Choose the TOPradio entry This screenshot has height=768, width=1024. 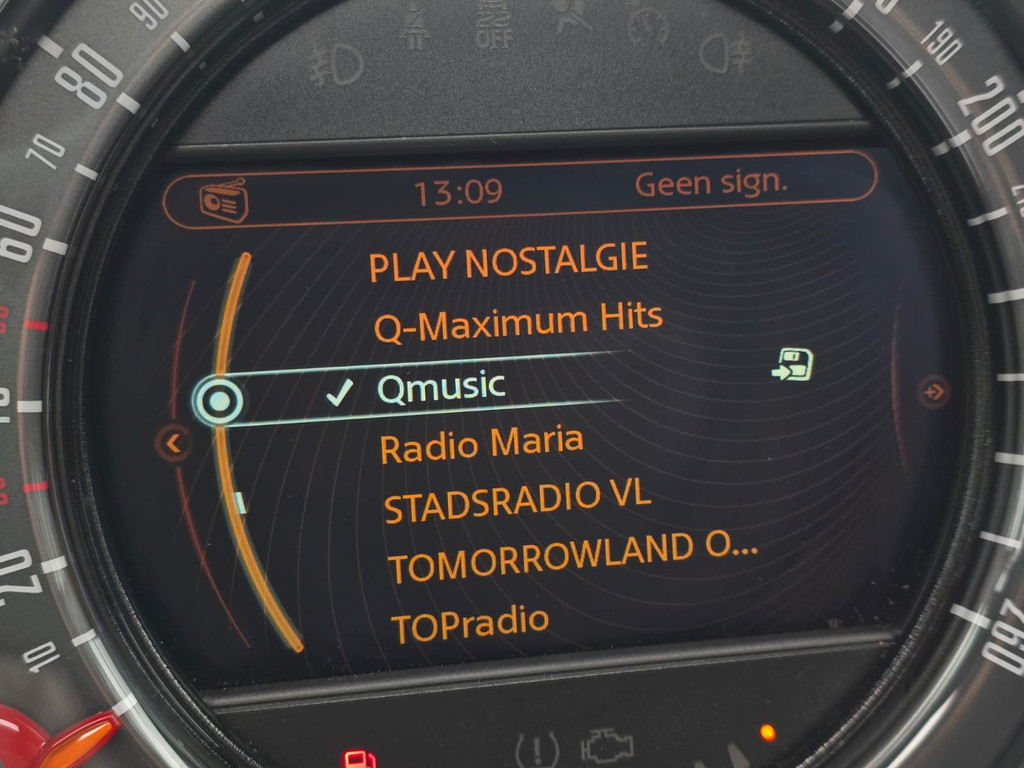470,624
